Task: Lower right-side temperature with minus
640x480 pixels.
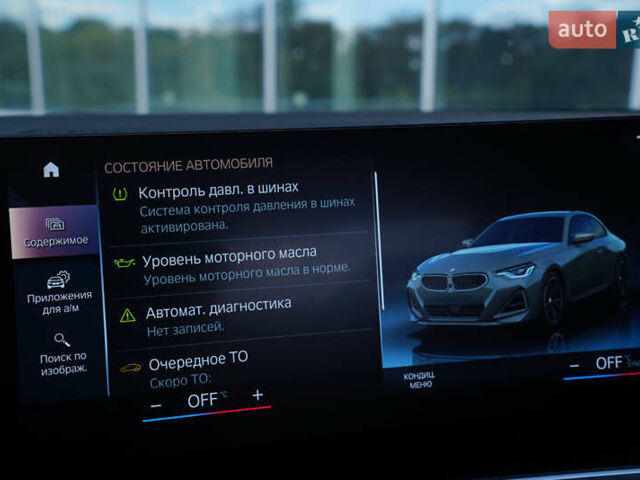Action: pyautogui.click(x=574, y=366)
